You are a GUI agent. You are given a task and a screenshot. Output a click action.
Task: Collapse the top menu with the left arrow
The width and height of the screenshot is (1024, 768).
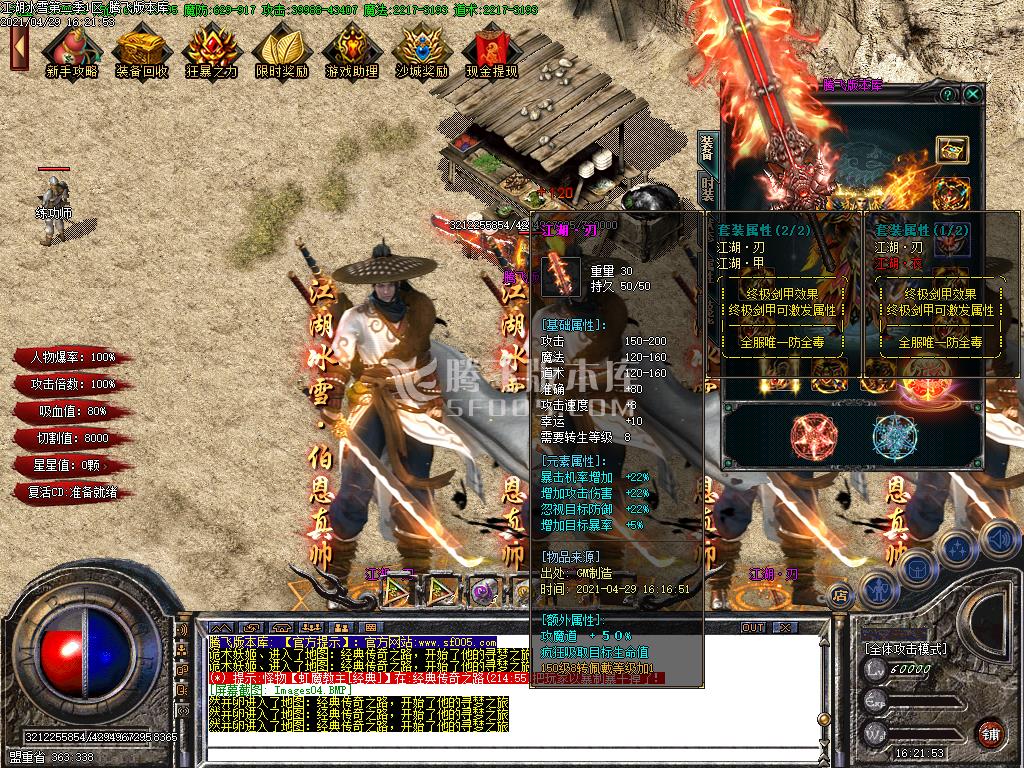coord(18,47)
